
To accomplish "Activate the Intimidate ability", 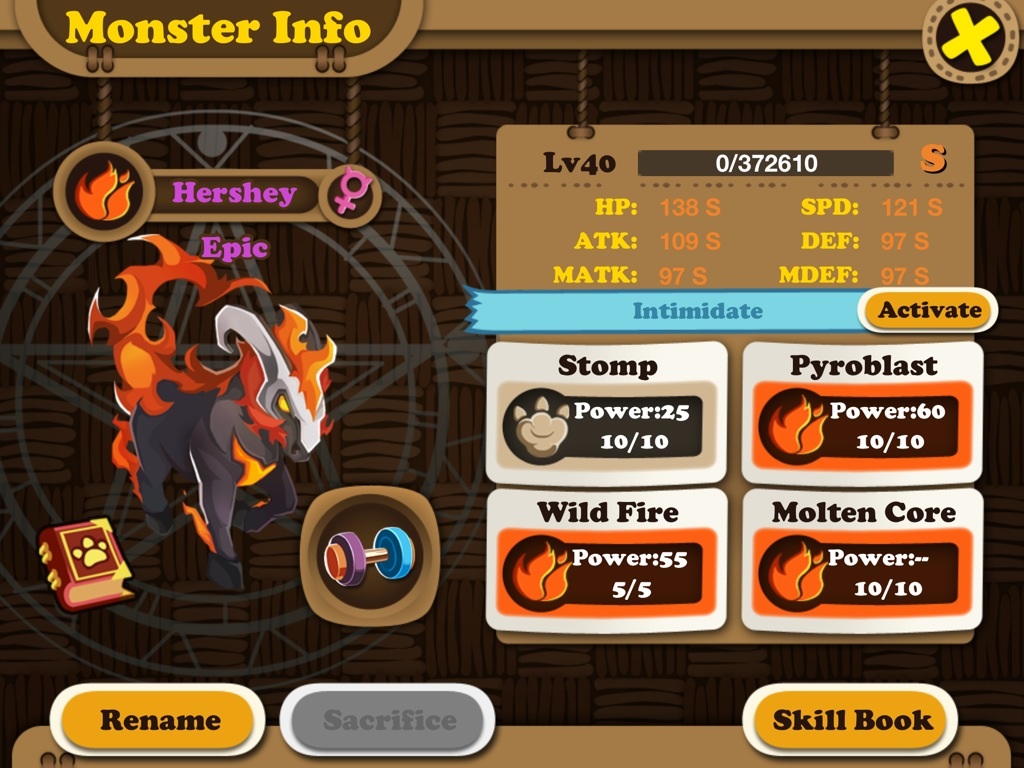I will [929, 310].
